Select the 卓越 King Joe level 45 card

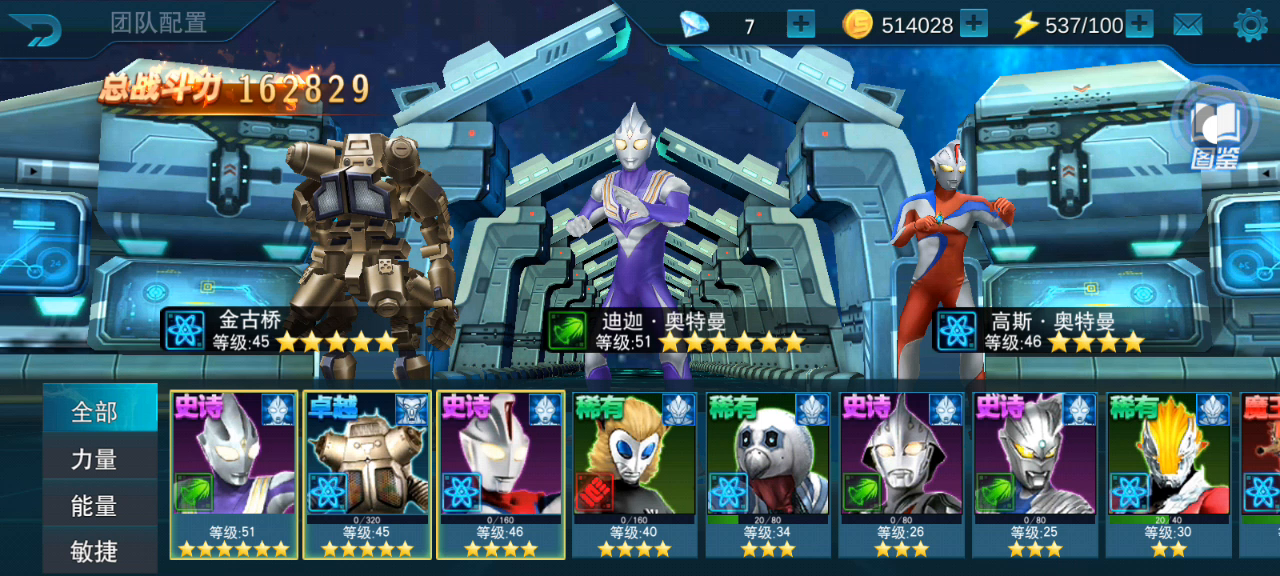point(368,474)
